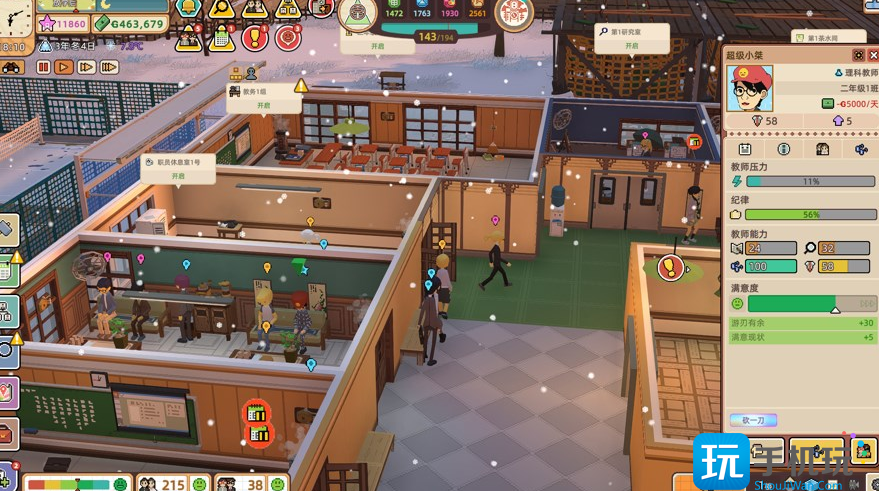This screenshot has width=879, height=491.
Task: Switch to the calendar tab in teacher panel
Action: tap(745, 149)
